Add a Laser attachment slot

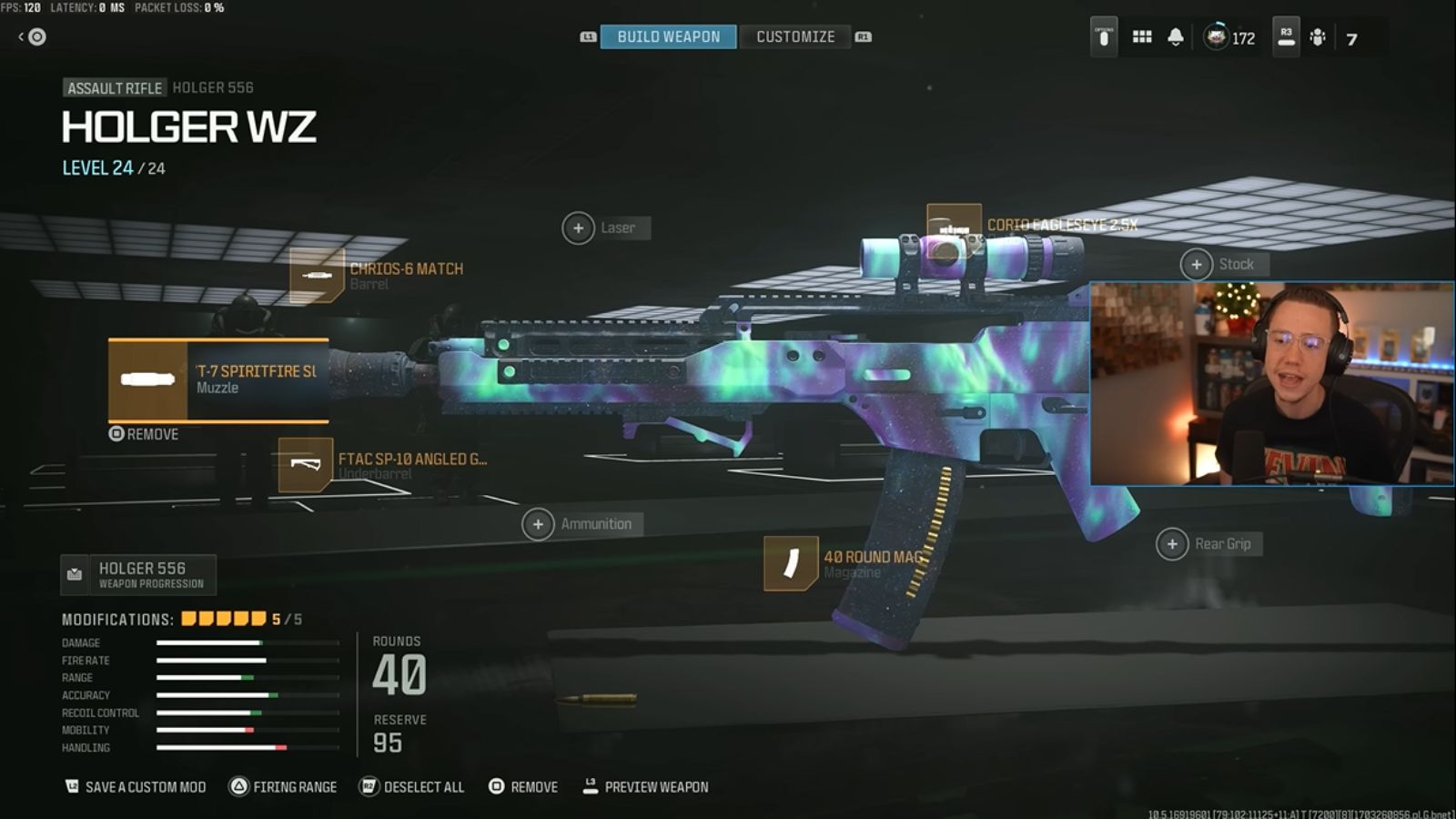click(580, 227)
